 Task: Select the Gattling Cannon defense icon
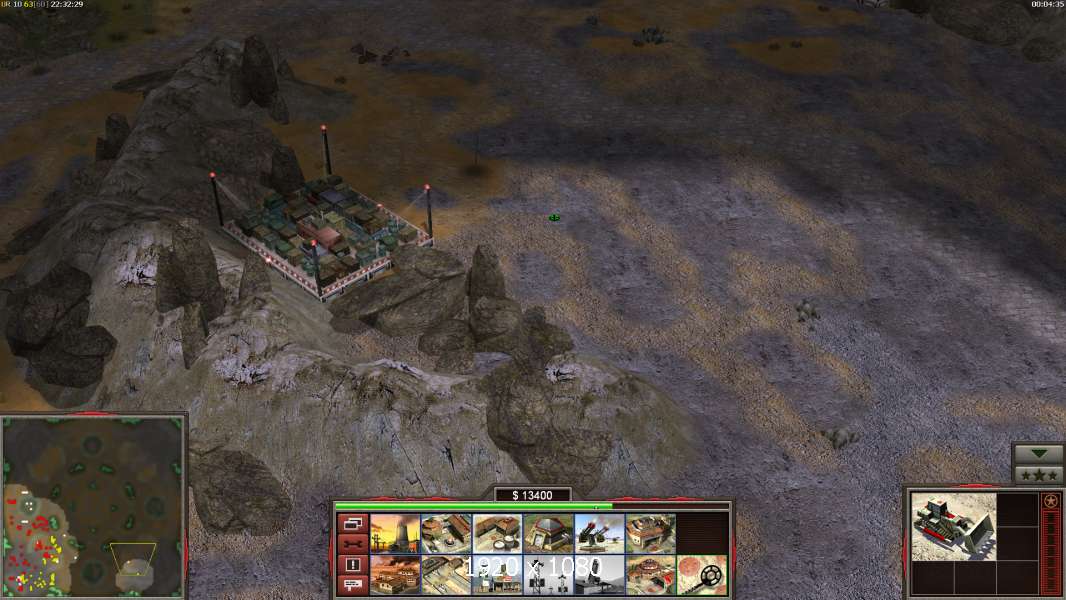[x=599, y=533]
